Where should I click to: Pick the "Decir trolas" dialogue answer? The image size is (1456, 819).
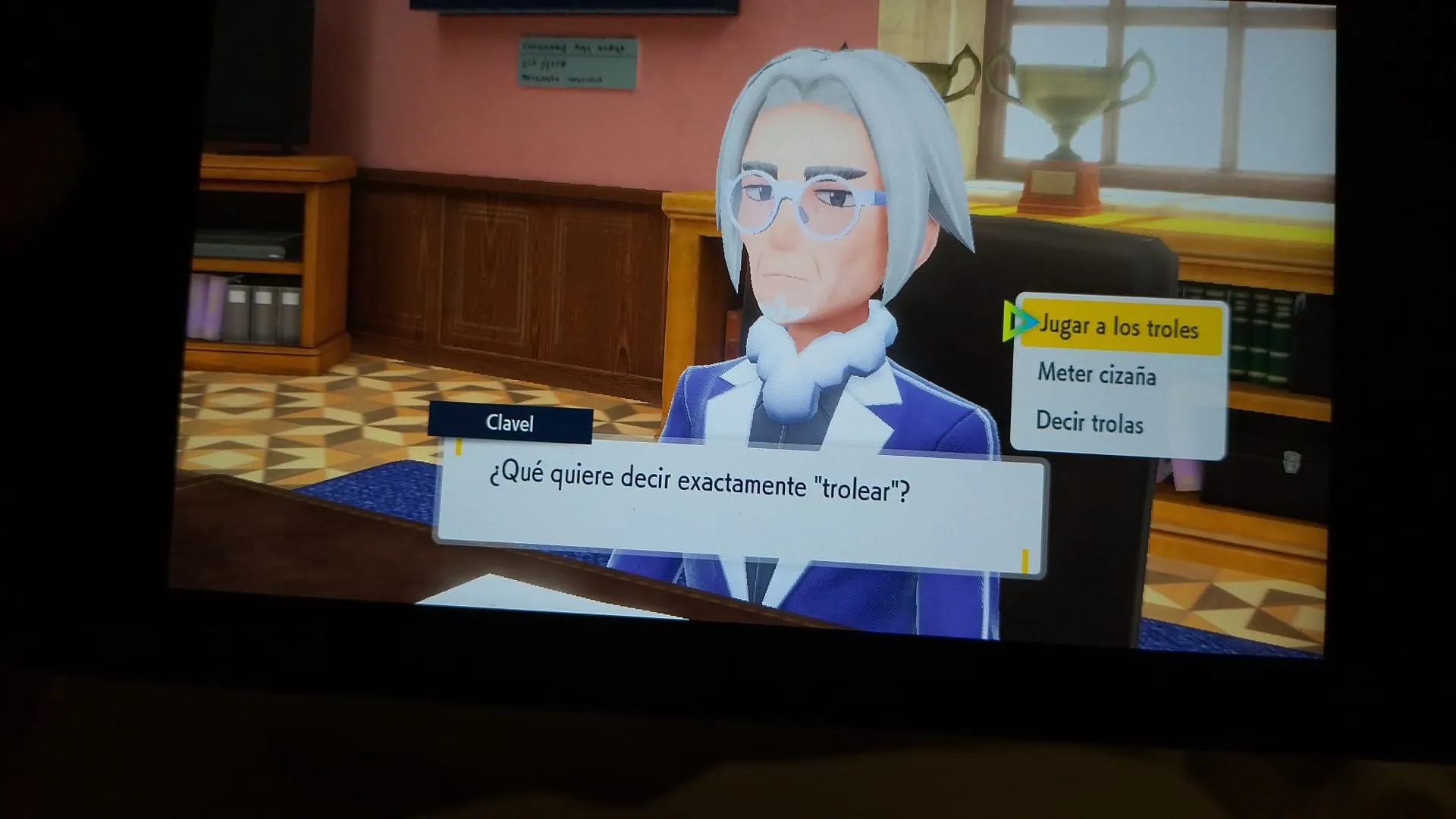(x=1089, y=425)
